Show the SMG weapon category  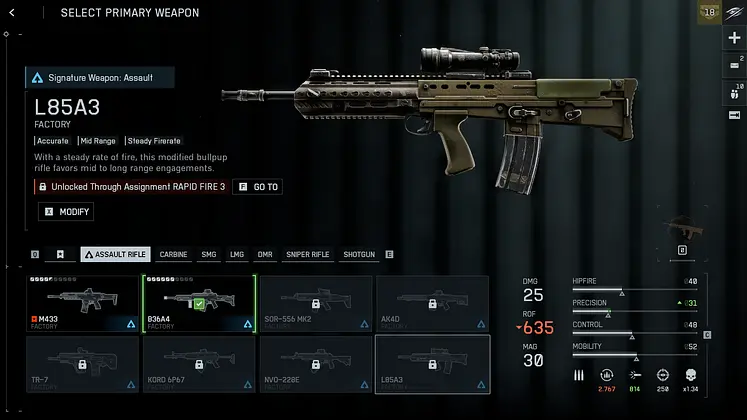[208, 255]
